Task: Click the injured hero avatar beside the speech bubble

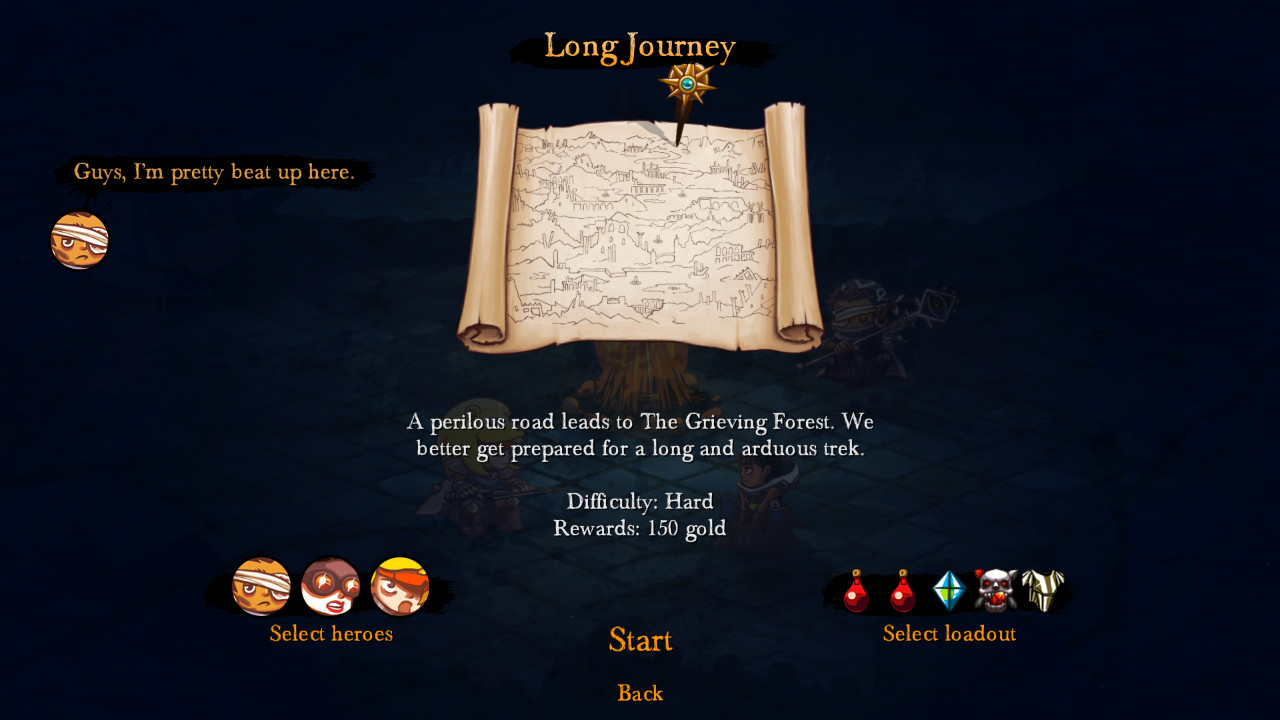Action: coord(79,240)
